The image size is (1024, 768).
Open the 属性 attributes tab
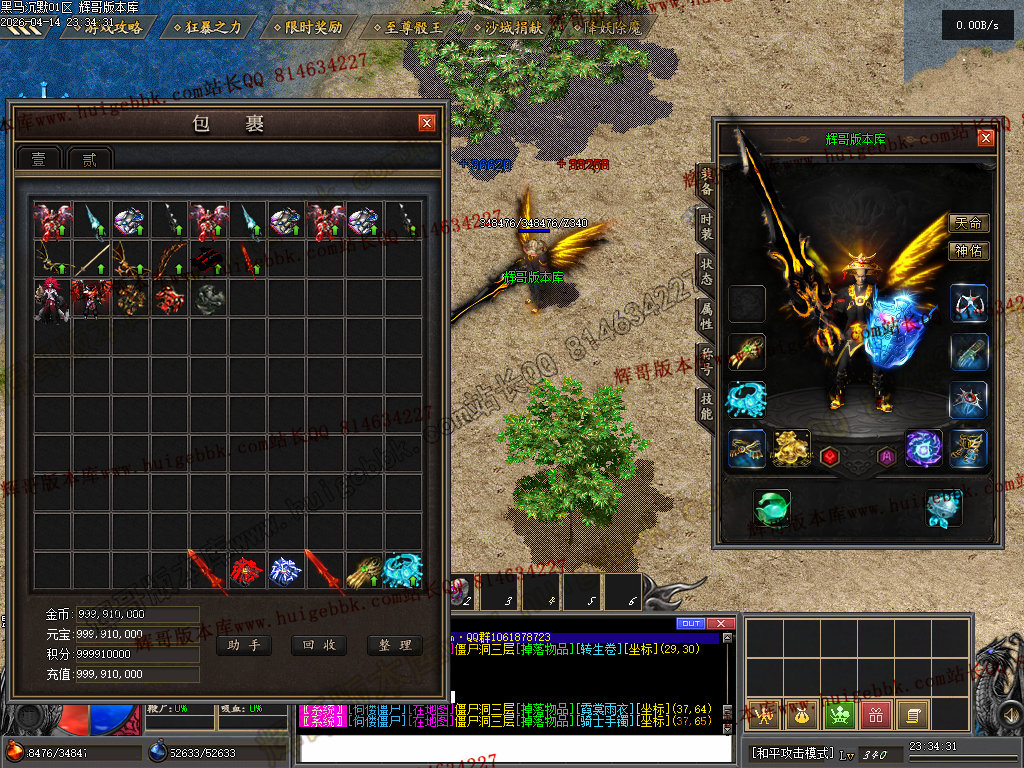click(706, 318)
